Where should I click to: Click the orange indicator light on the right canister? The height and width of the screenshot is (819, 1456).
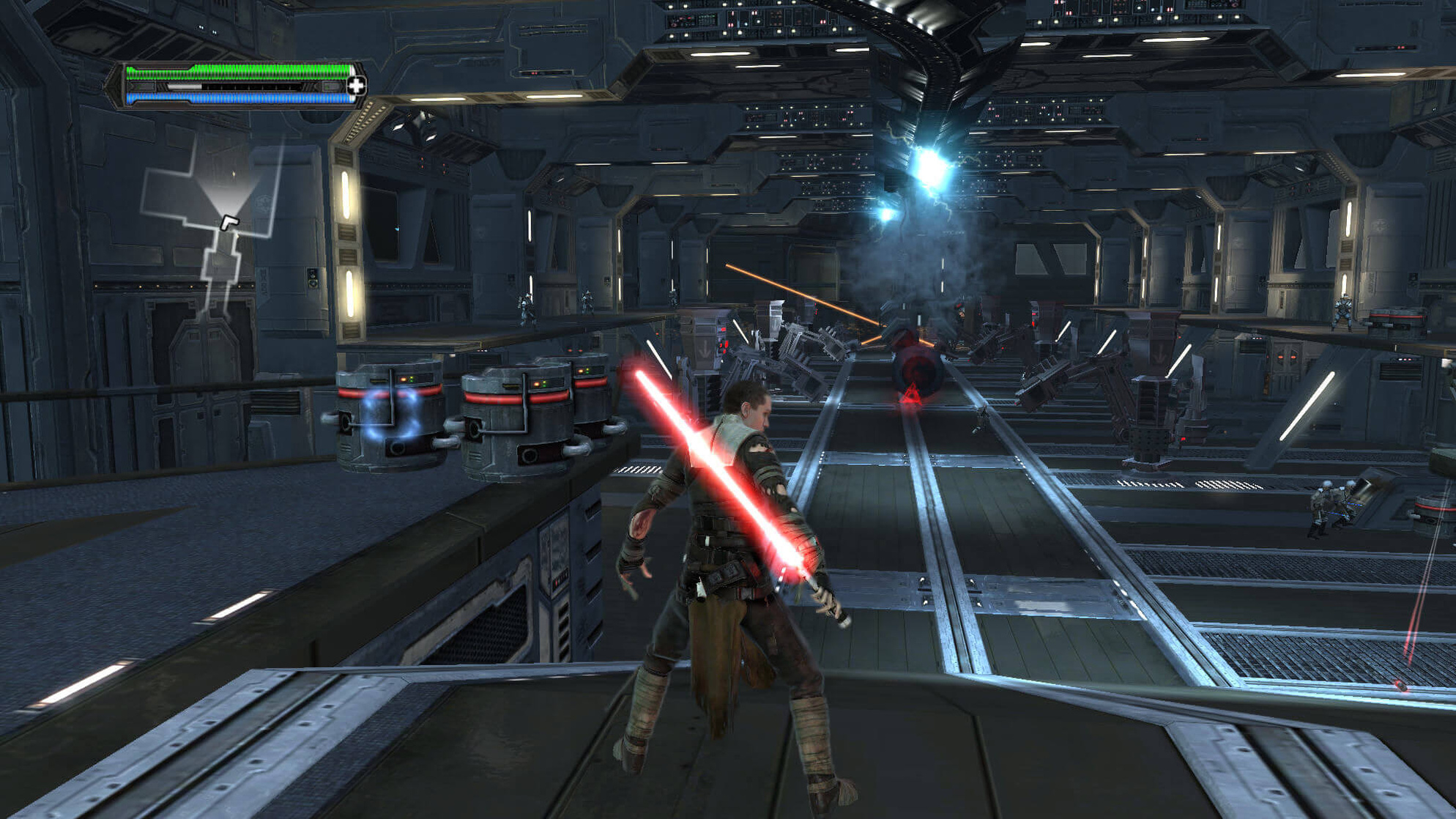point(580,371)
